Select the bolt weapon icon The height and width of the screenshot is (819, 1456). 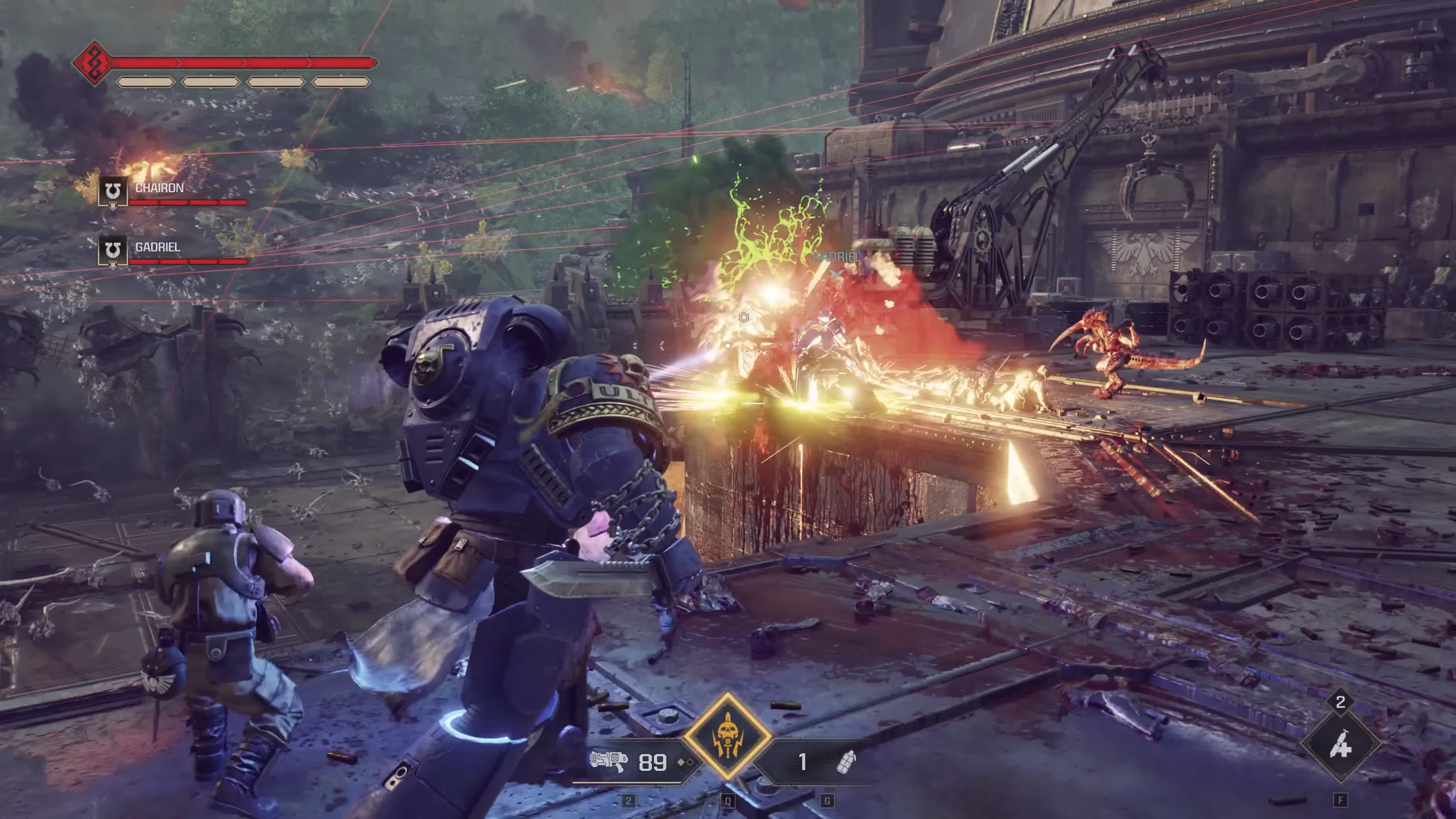[x=608, y=761]
